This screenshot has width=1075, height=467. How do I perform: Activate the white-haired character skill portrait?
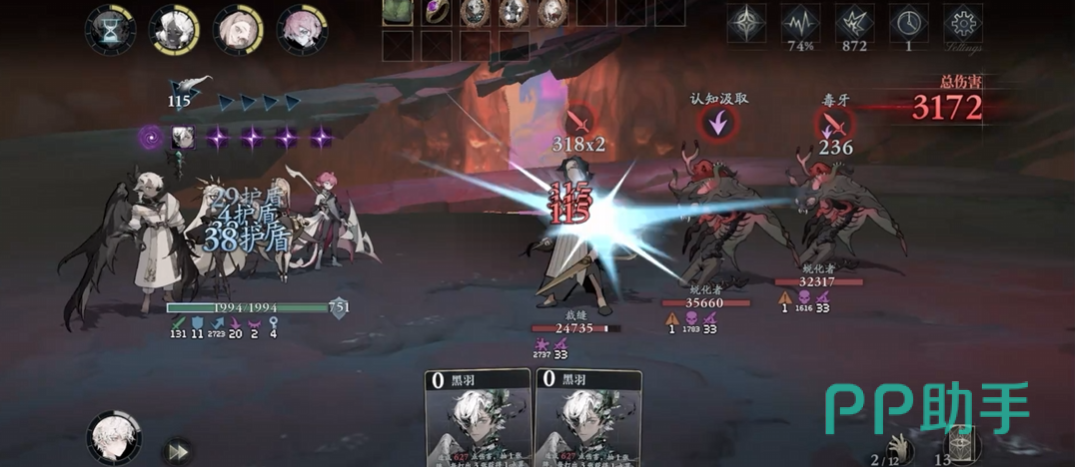pos(113,438)
